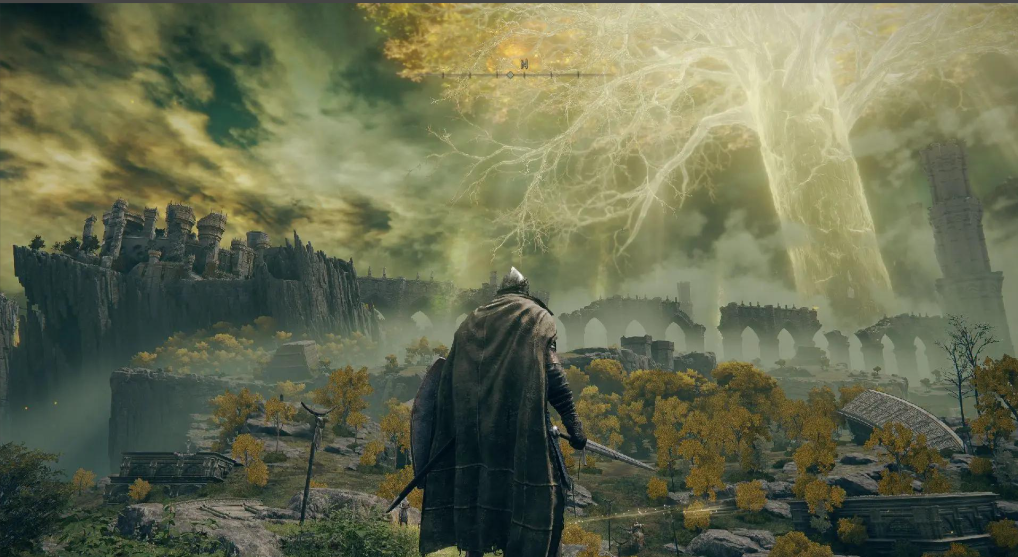1018x557 pixels.
Task: Select the diamond marker on the compass
Action: coord(510,75)
